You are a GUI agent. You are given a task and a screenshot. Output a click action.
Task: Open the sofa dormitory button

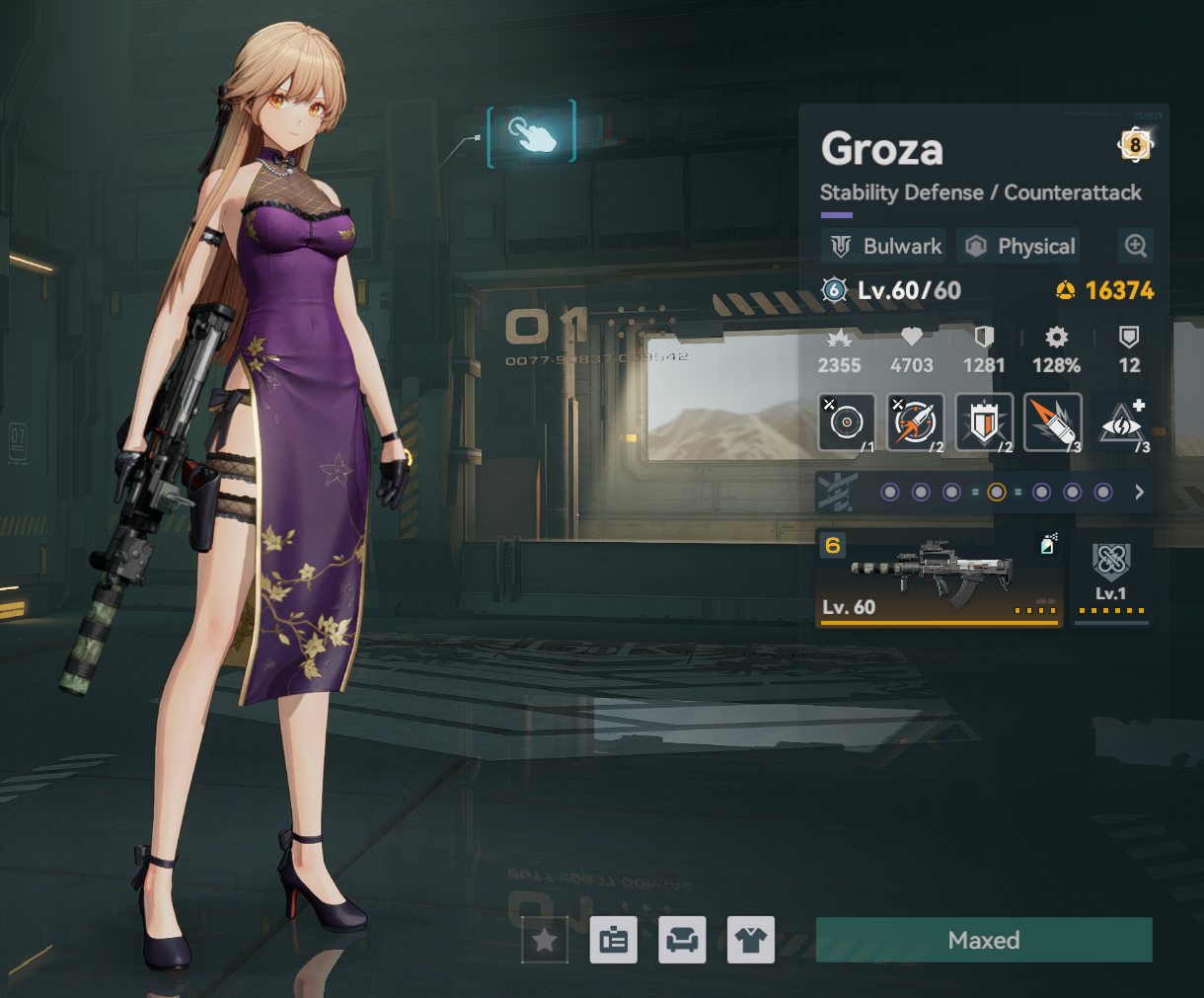[682, 940]
